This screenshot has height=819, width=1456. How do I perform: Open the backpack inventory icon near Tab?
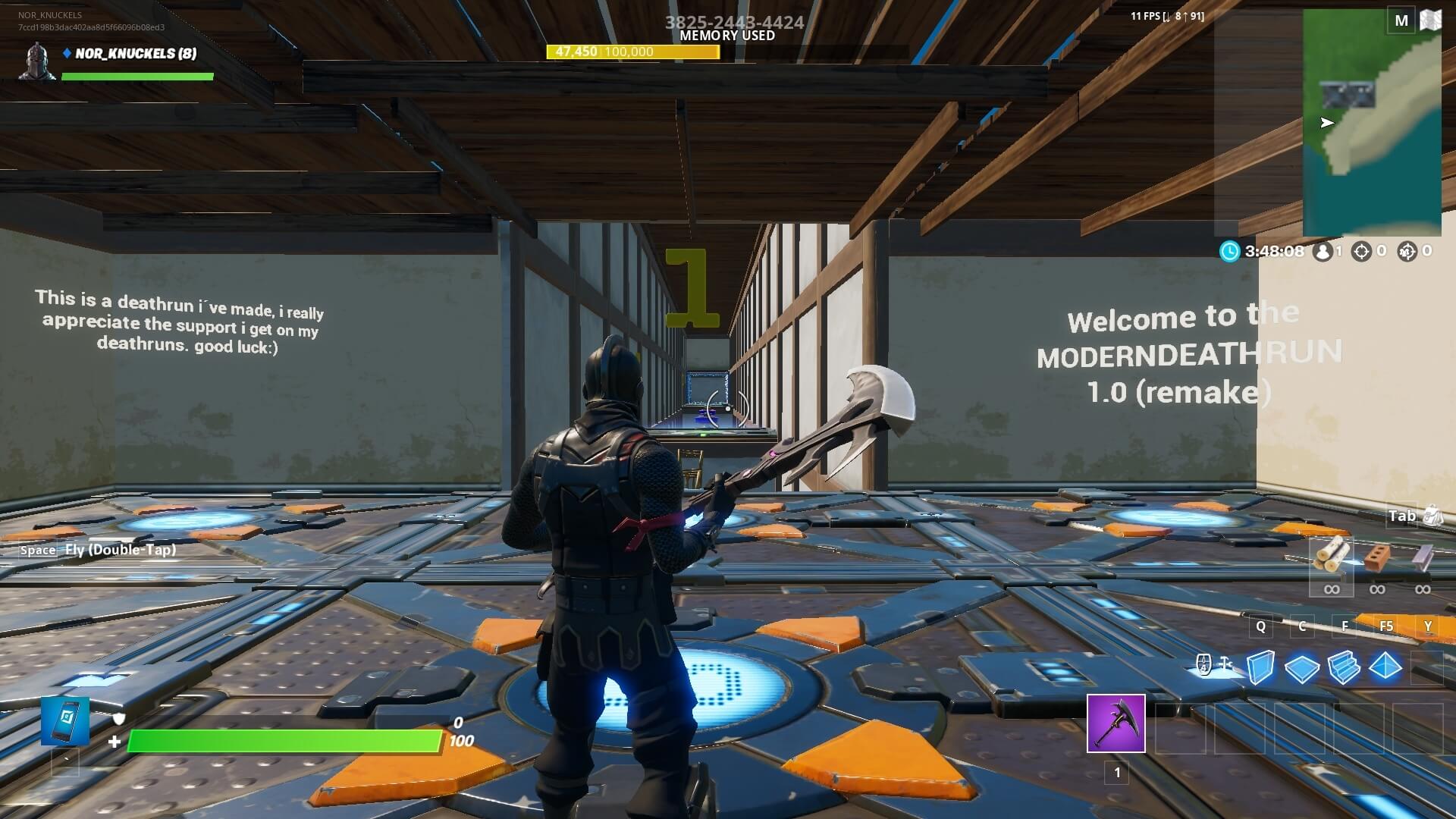click(x=1431, y=515)
